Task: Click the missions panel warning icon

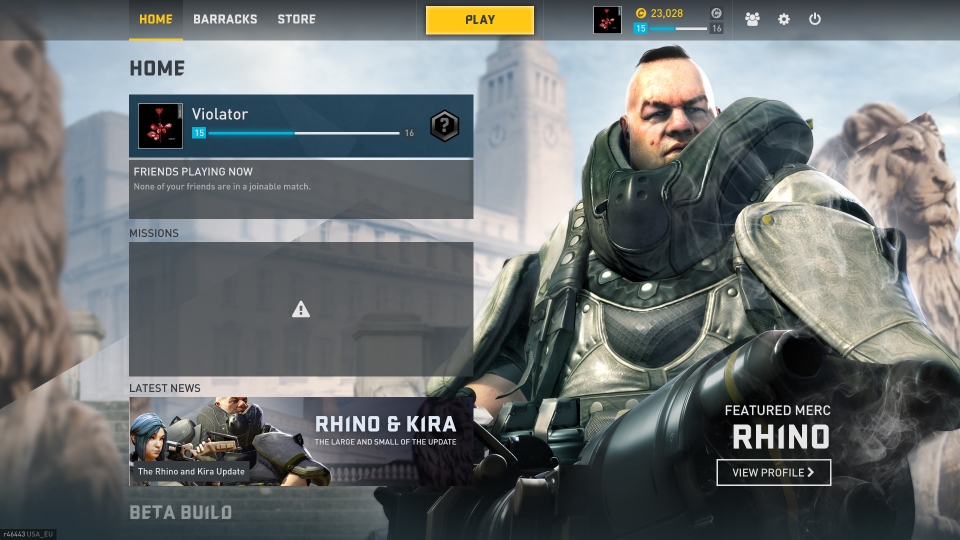Action: pos(301,310)
